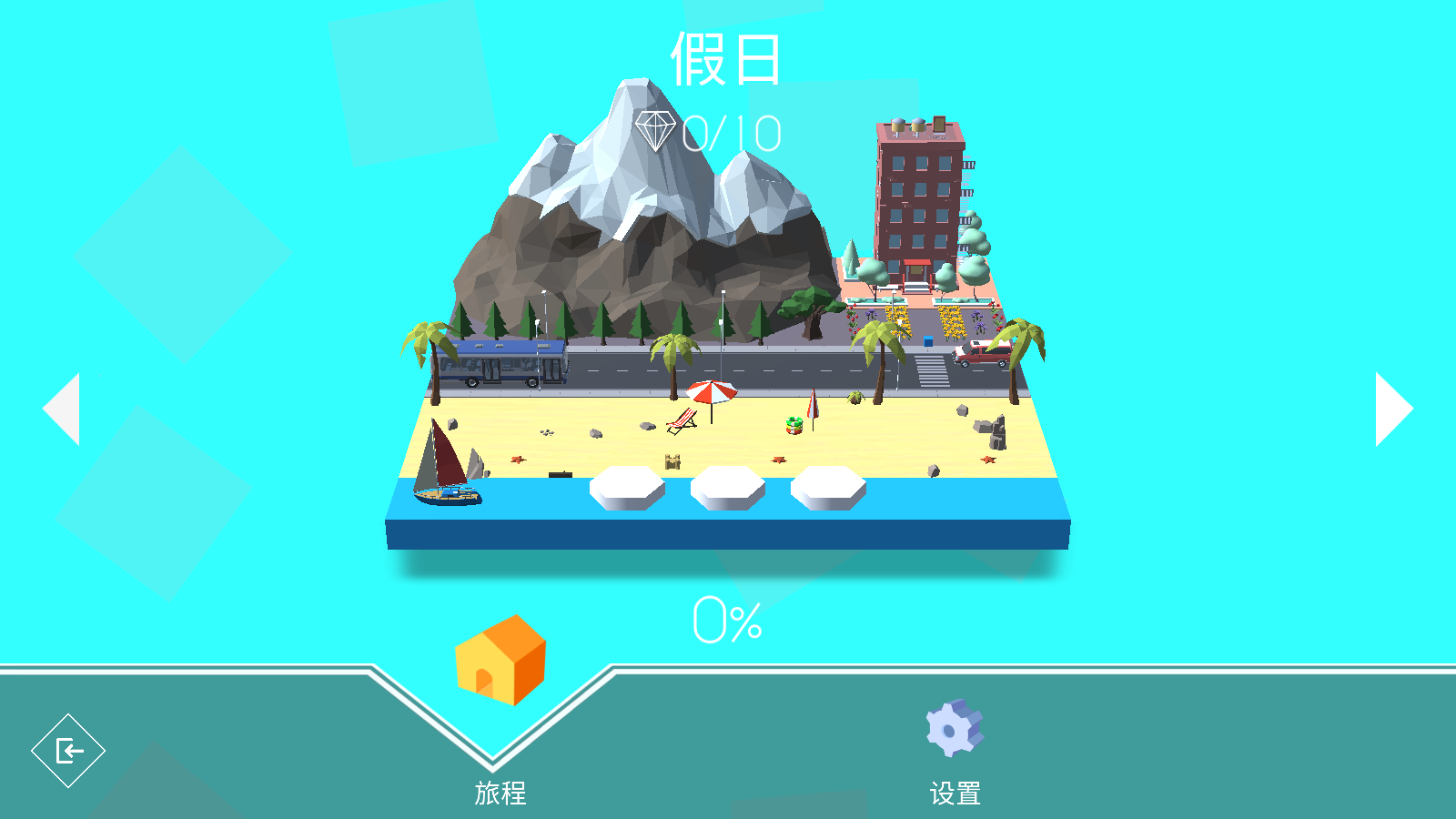Navigate back with the left-pointing chevron

[62, 407]
